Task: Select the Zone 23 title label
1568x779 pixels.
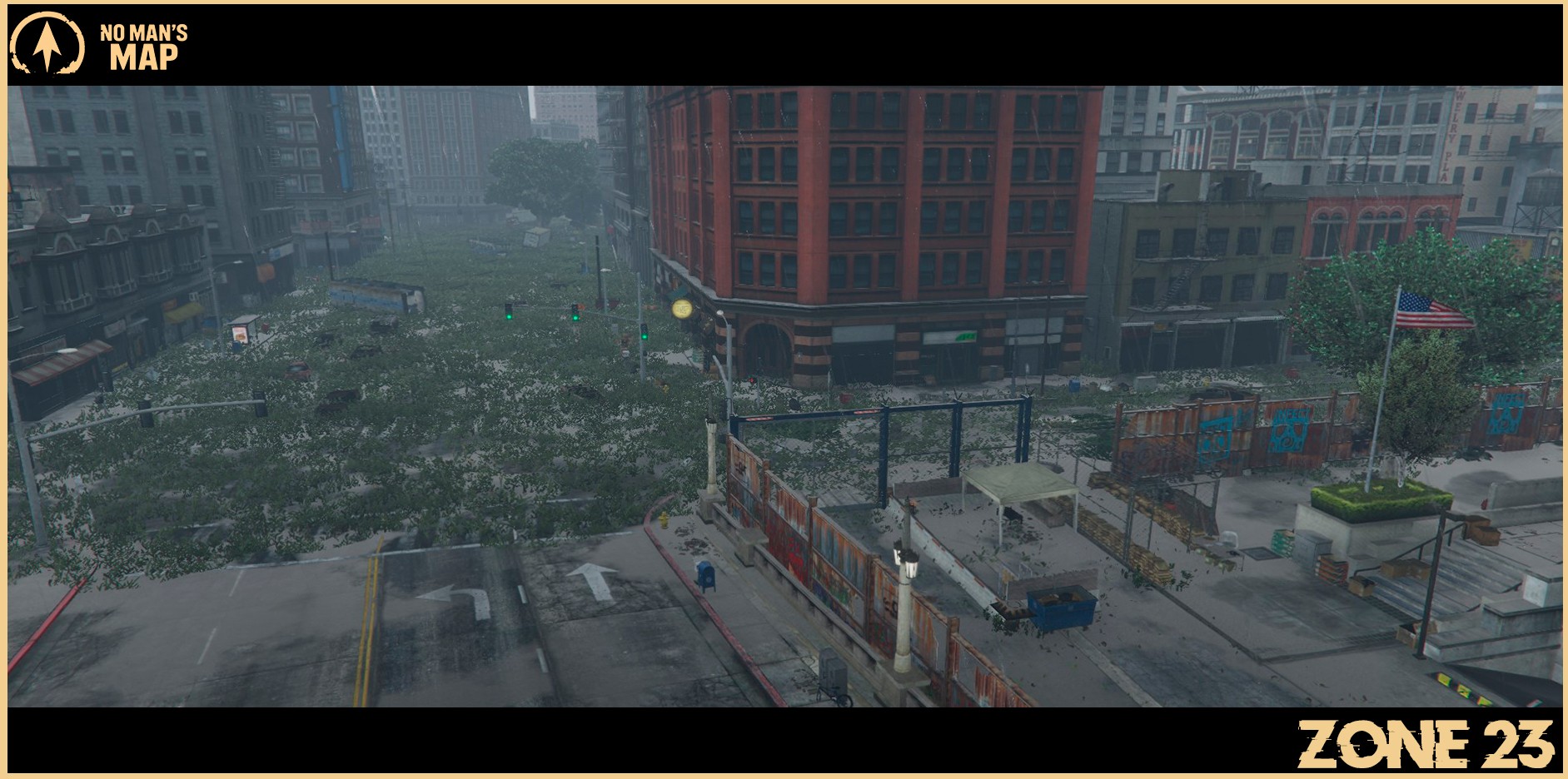Action: coord(1425,744)
